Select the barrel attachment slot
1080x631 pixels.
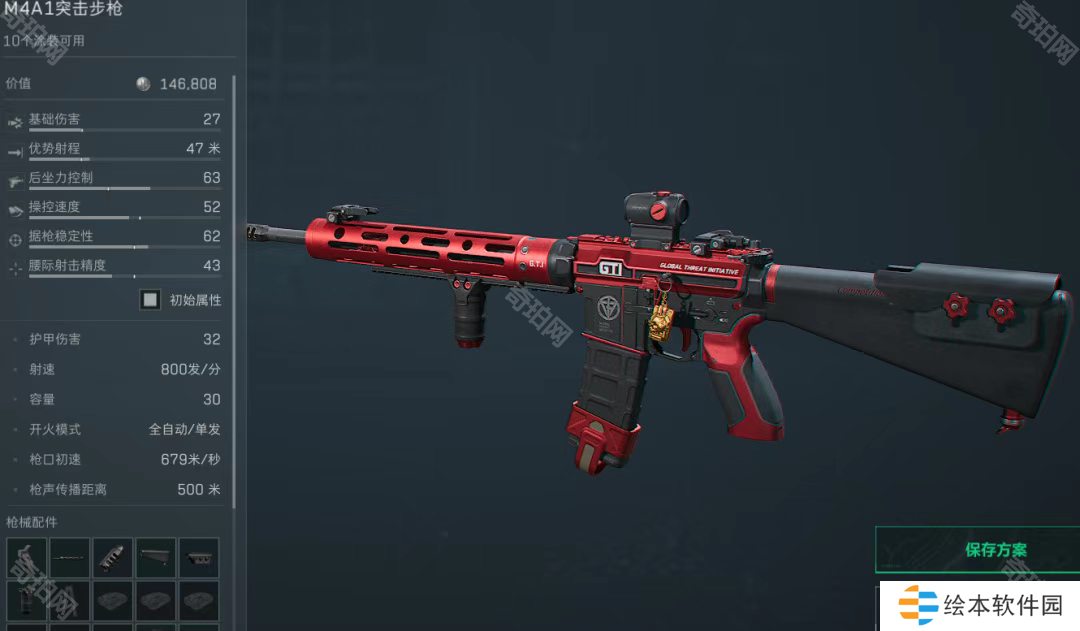(x=70, y=557)
